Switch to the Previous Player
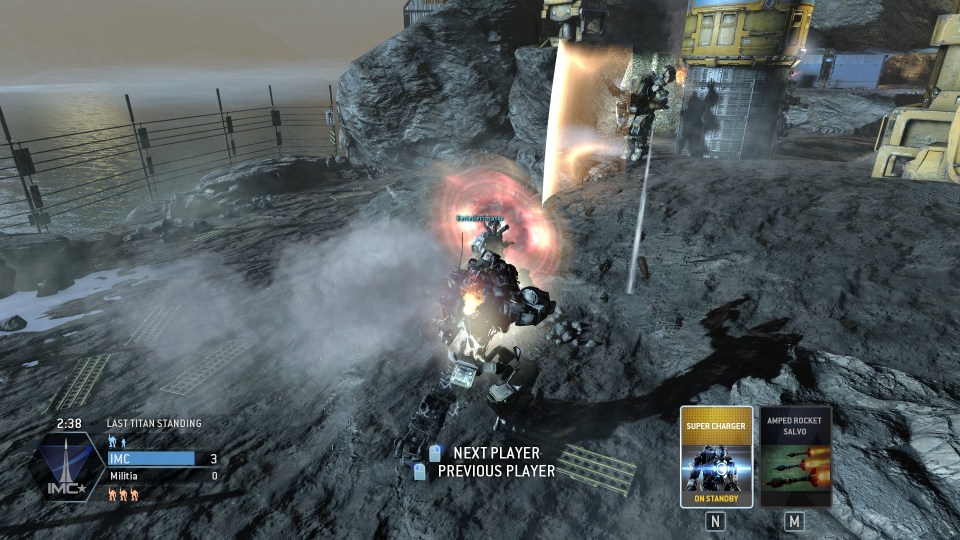 [x=495, y=471]
